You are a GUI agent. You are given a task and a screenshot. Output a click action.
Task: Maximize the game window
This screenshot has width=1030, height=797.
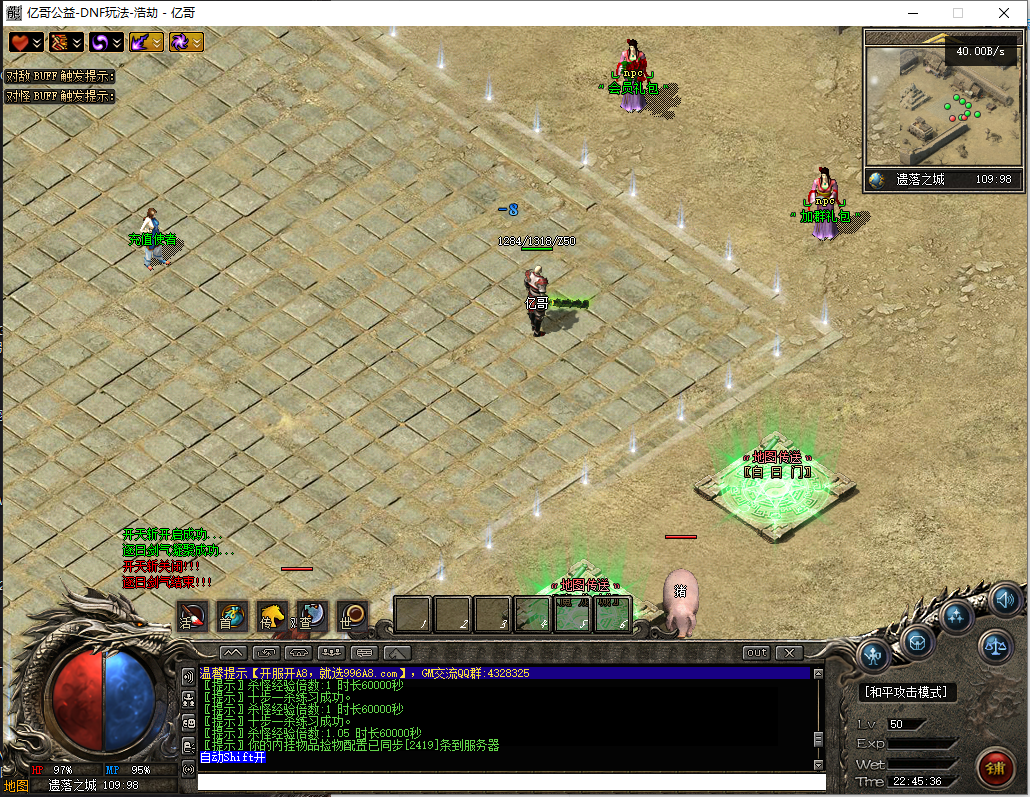pyautogui.click(x=958, y=13)
